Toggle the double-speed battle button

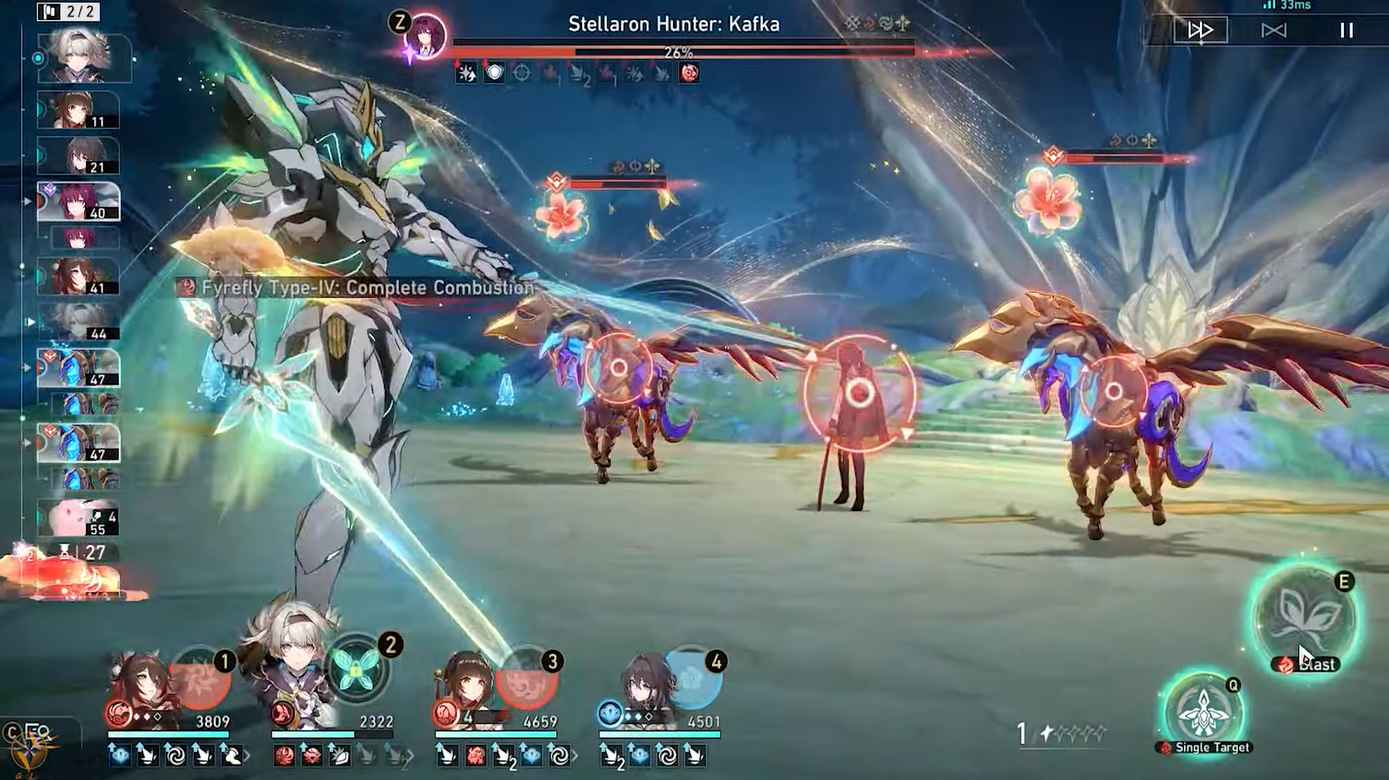tap(1200, 31)
